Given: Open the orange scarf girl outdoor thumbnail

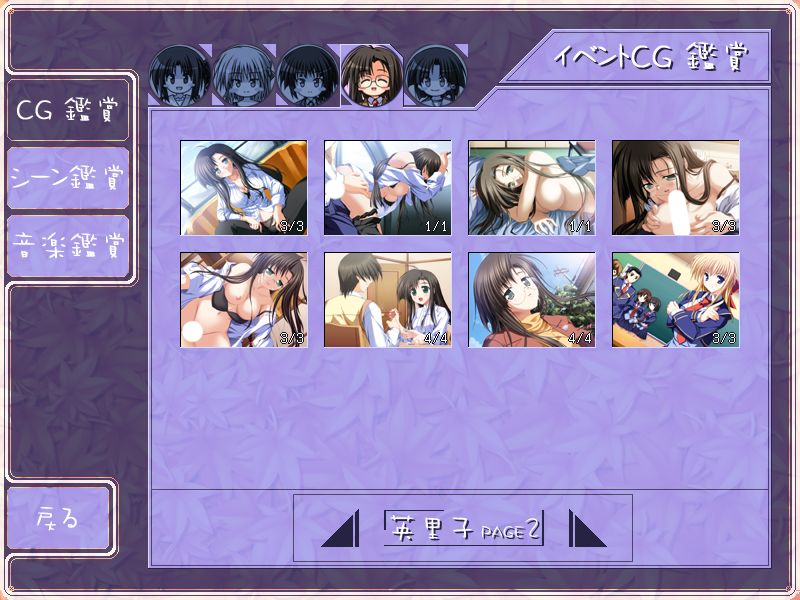Looking at the screenshot, I should [531, 300].
